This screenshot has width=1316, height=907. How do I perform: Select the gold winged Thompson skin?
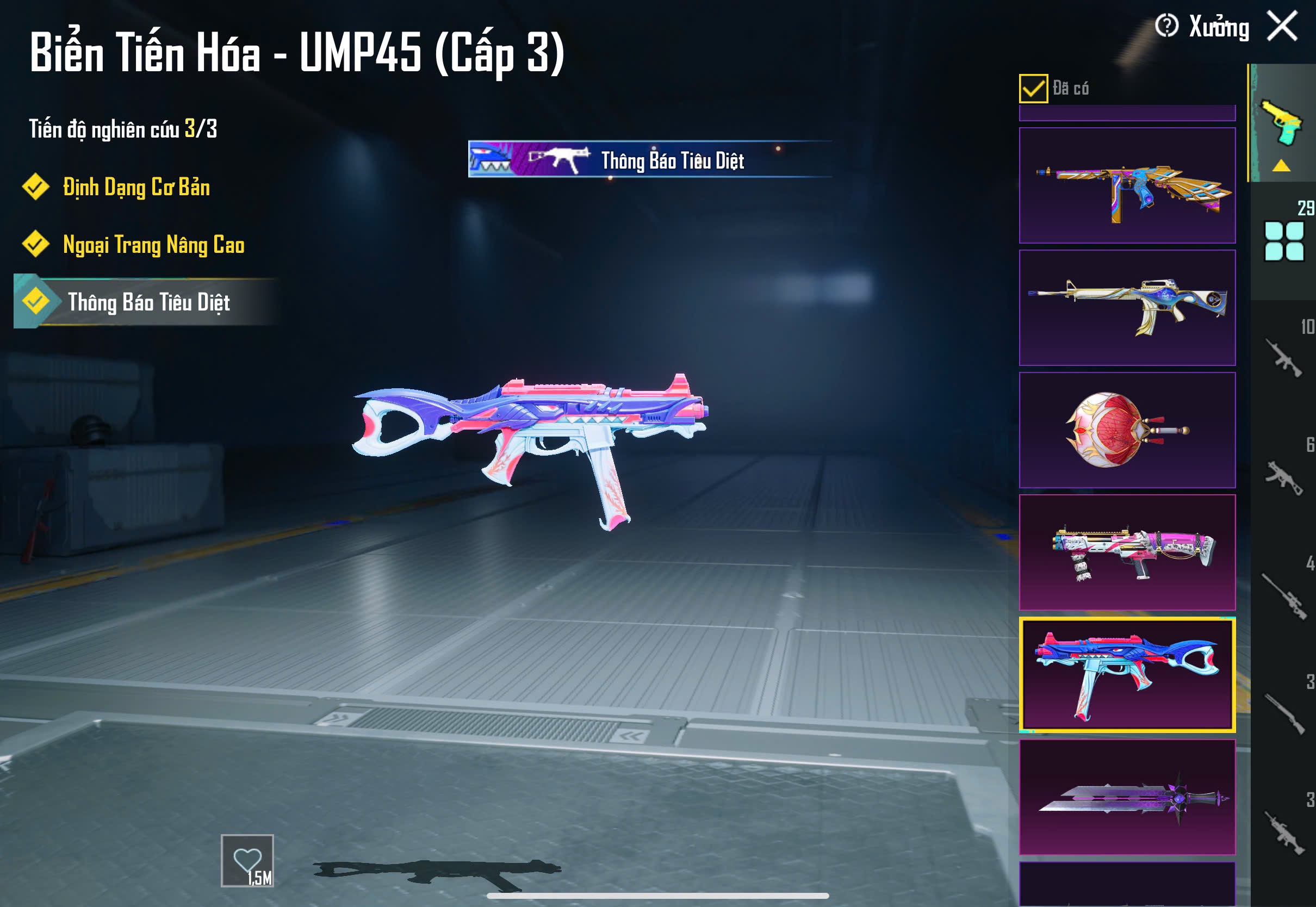[x=1127, y=185]
